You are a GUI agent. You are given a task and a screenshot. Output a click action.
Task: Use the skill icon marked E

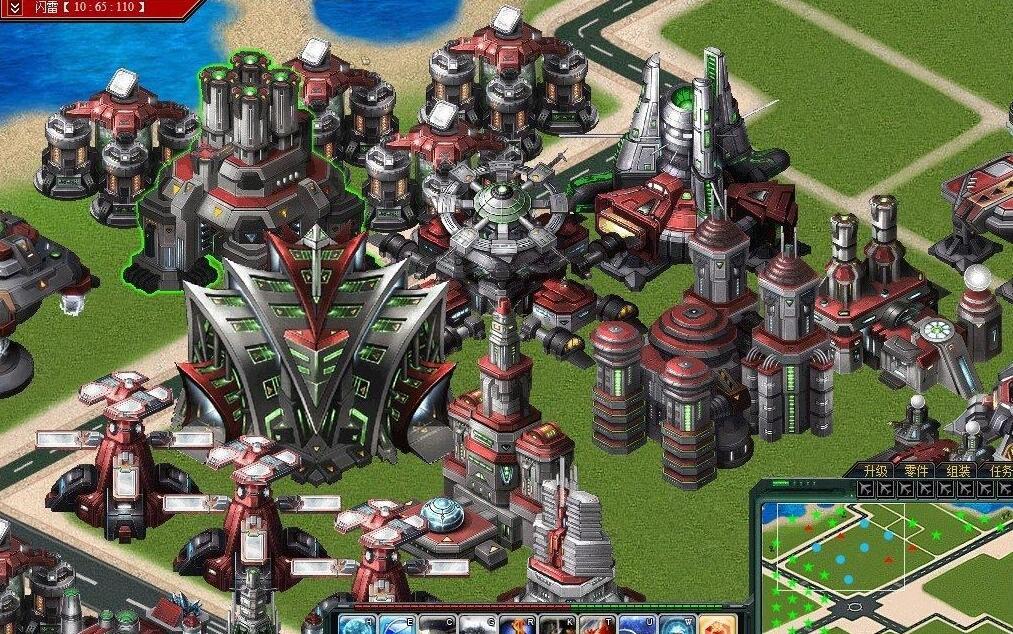(x=397, y=624)
